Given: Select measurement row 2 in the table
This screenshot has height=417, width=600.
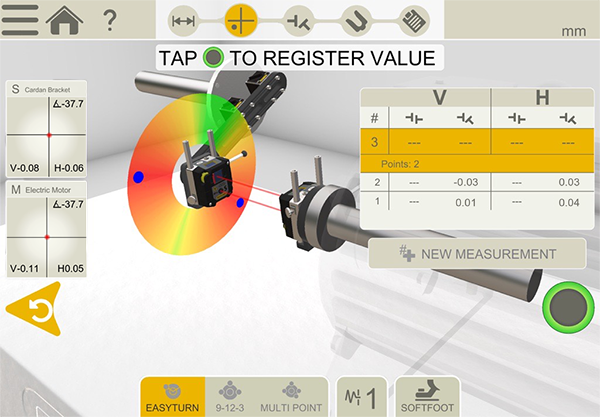Looking at the screenshot, I should (460, 181).
